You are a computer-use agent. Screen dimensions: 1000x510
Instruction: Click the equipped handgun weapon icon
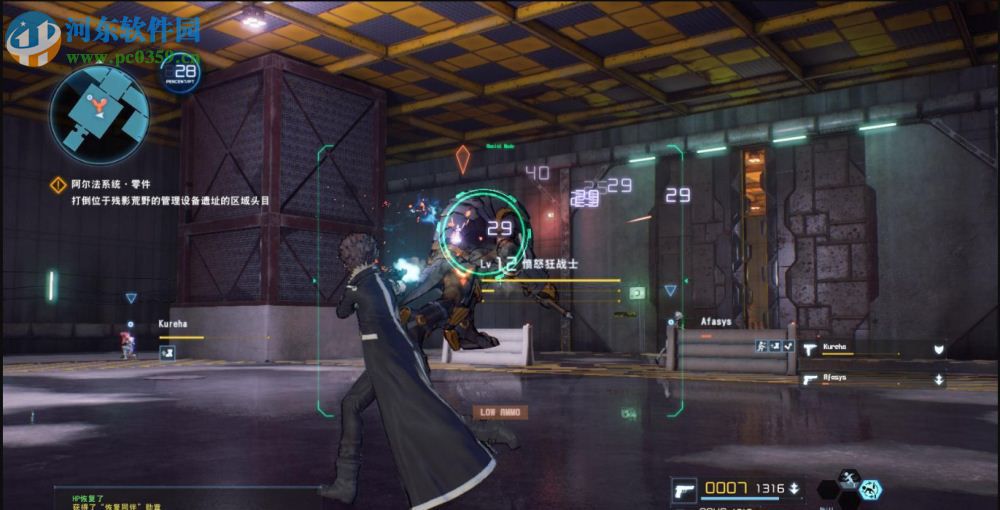(684, 489)
